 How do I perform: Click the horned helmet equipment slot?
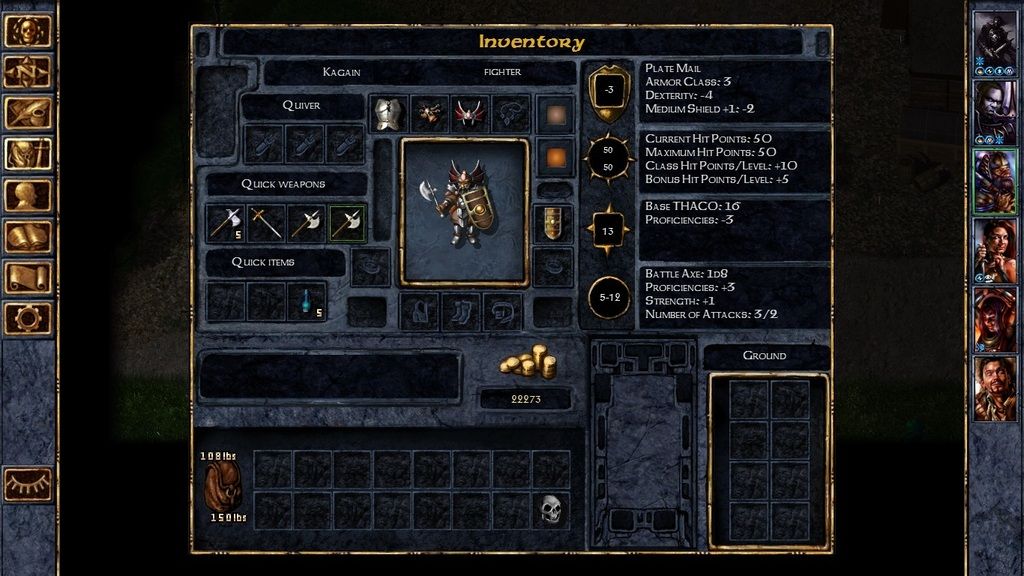click(x=469, y=113)
